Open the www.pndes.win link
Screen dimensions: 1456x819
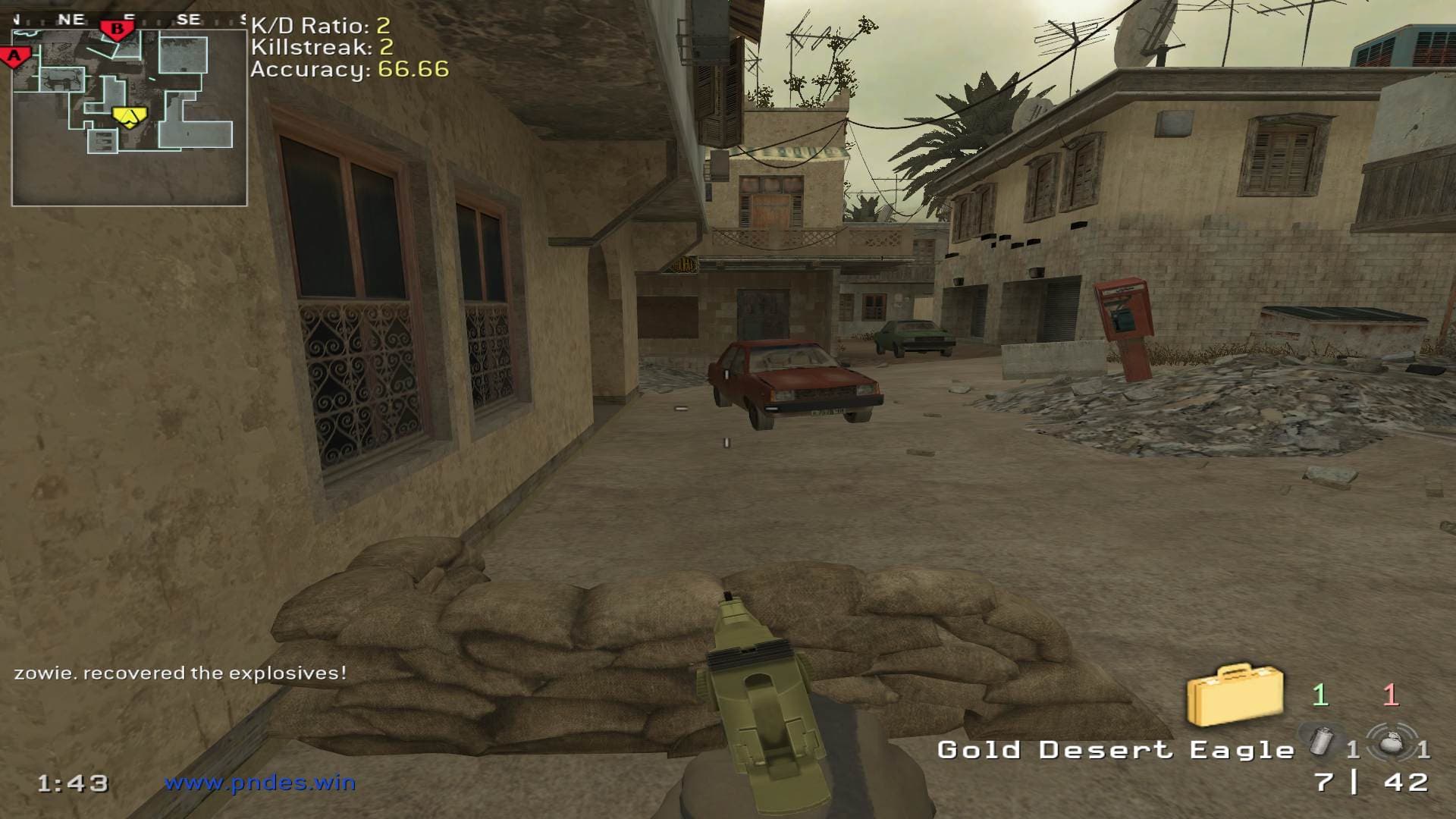pyautogui.click(x=259, y=782)
